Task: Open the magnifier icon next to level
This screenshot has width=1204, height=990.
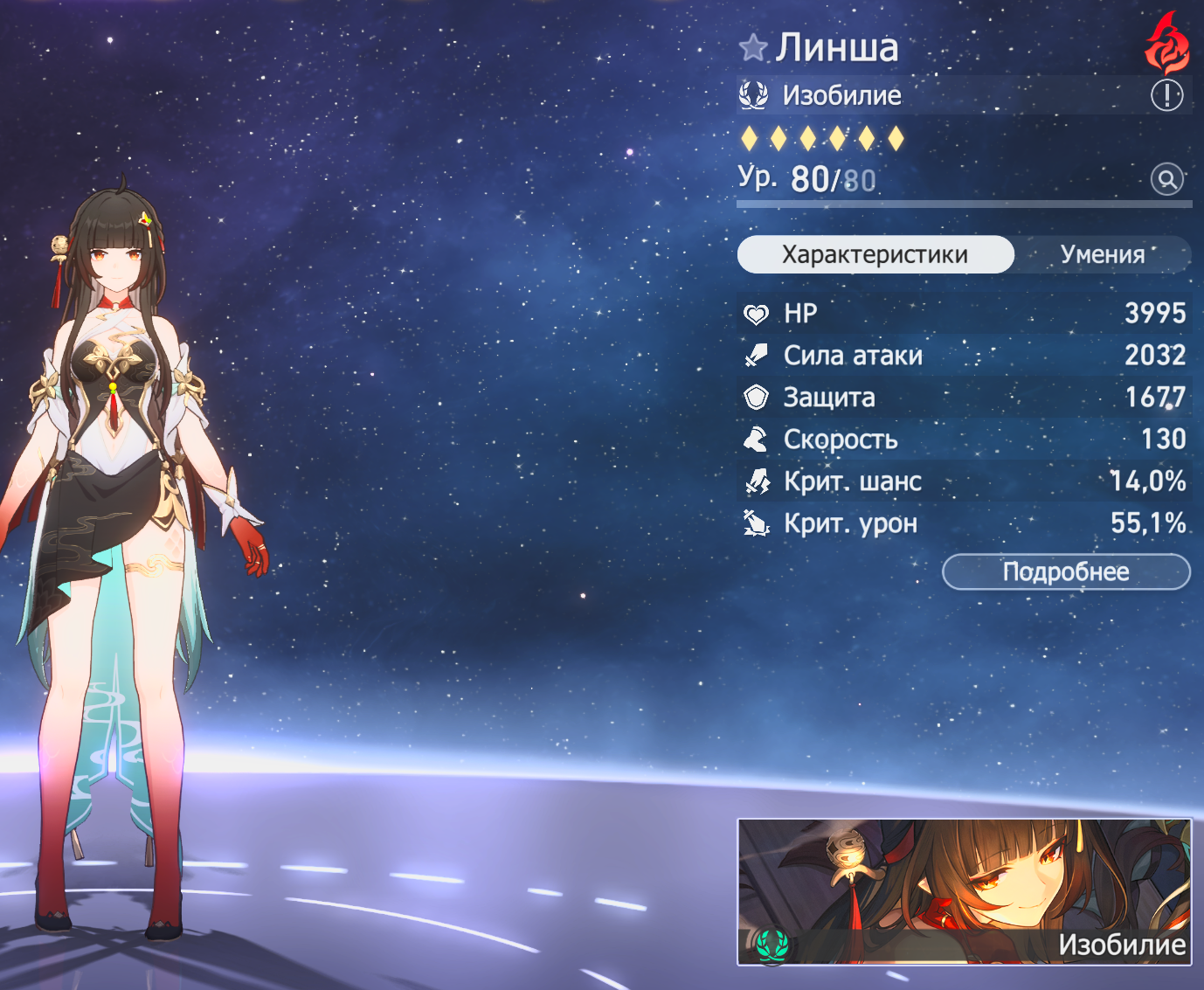Action: coord(1166,179)
